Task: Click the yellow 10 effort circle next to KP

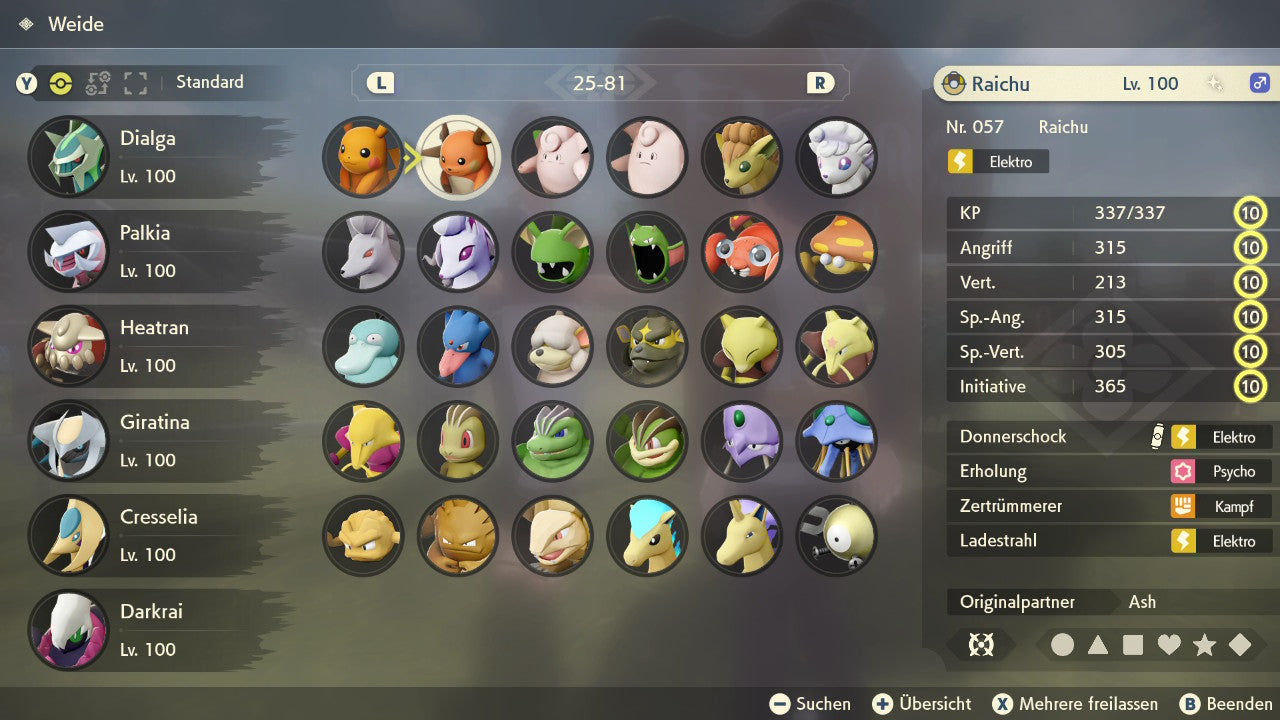Action: (1250, 213)
